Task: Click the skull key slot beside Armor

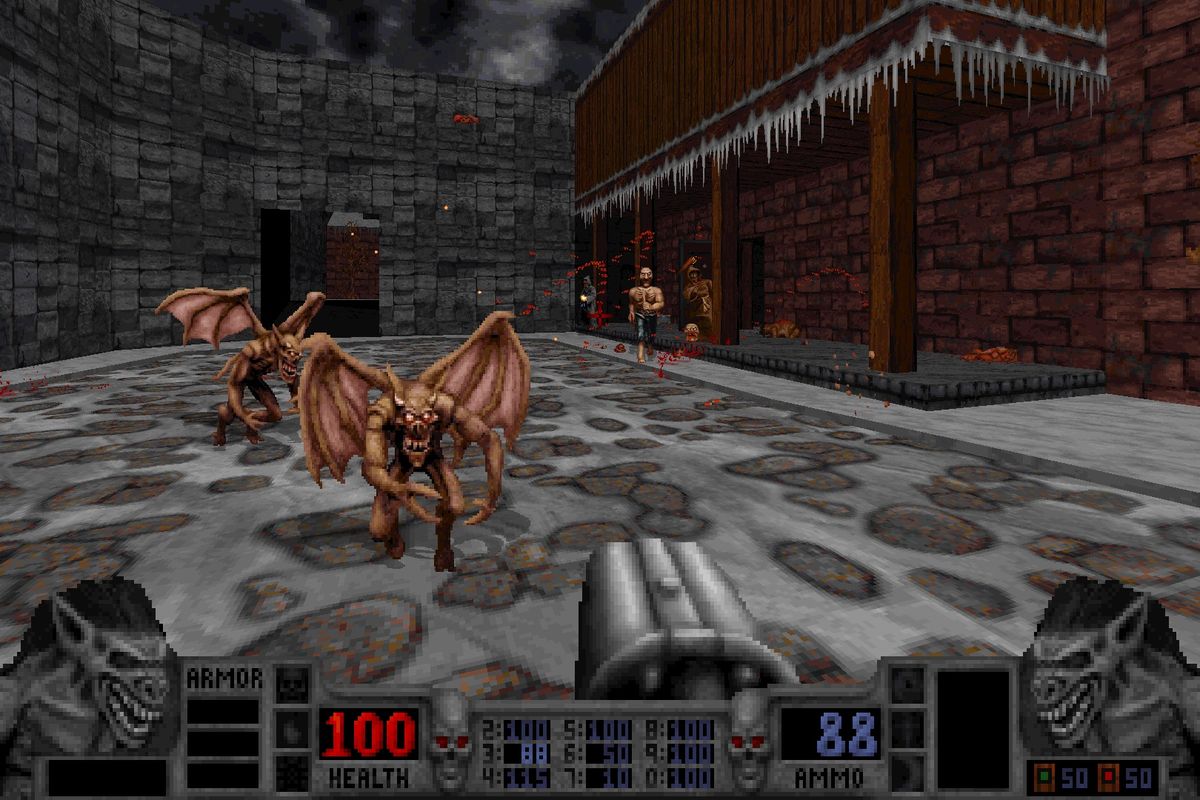Action: click(291, 686)
